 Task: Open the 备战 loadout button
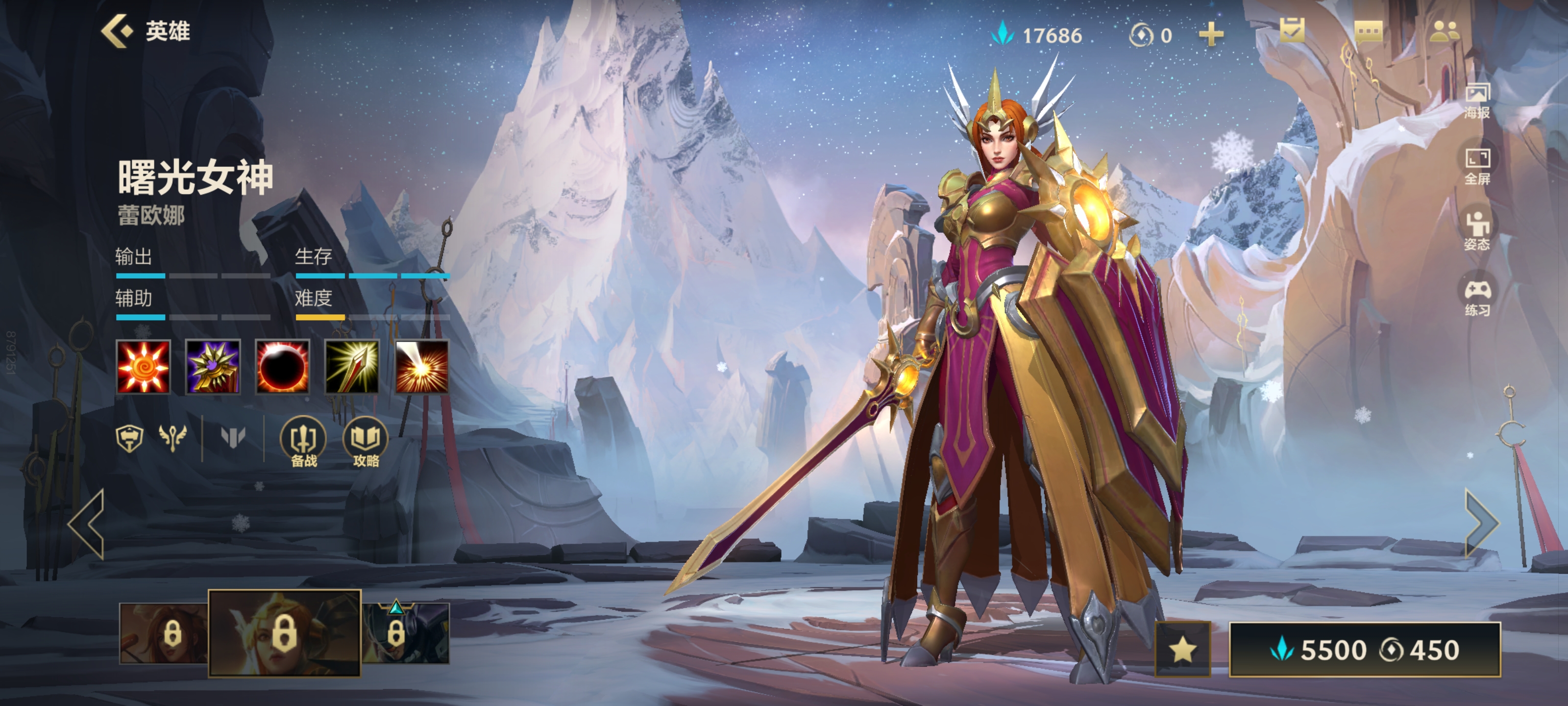(x=303, y=442)
